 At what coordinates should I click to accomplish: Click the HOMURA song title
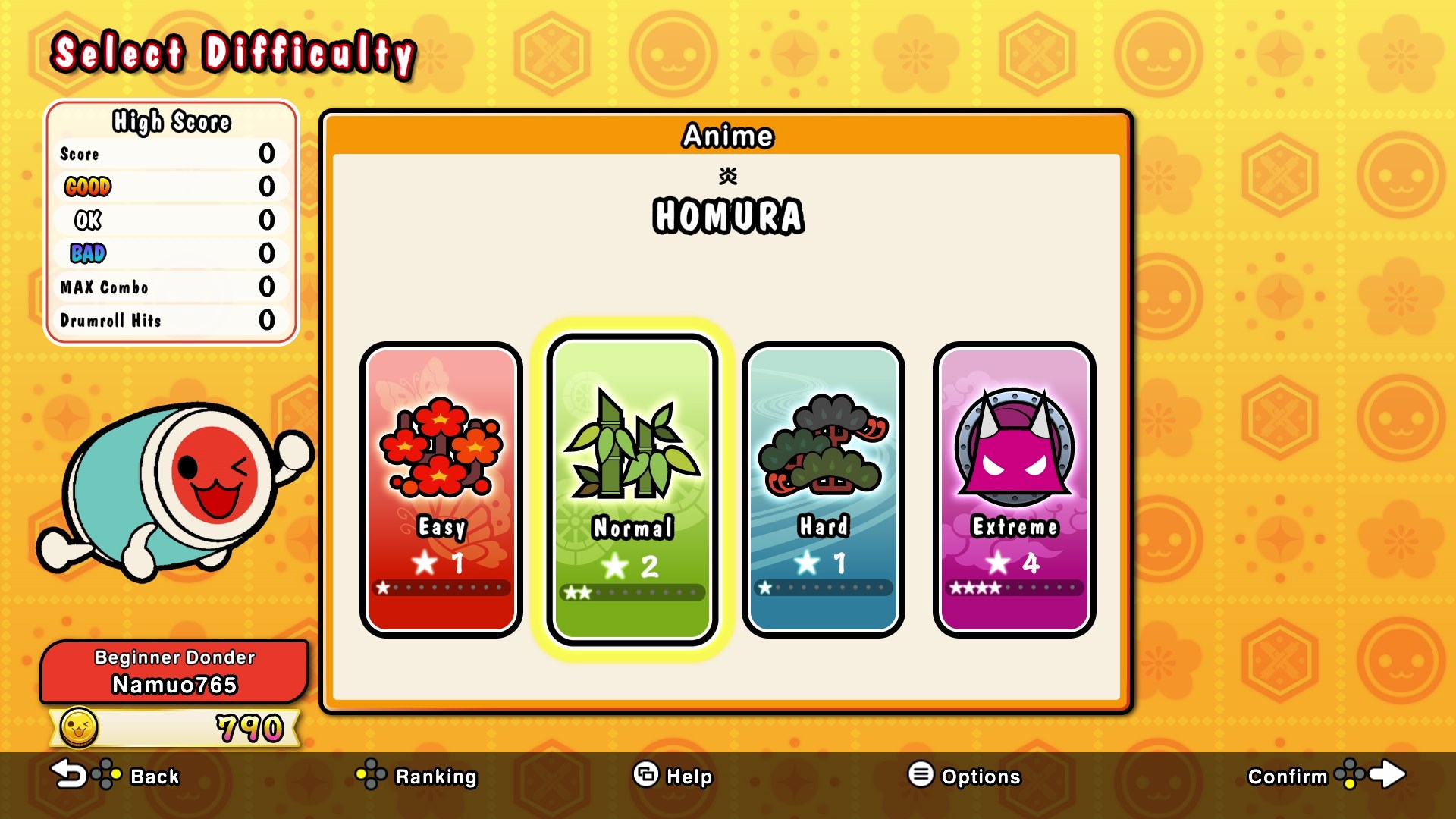click(x=727, y=218)
